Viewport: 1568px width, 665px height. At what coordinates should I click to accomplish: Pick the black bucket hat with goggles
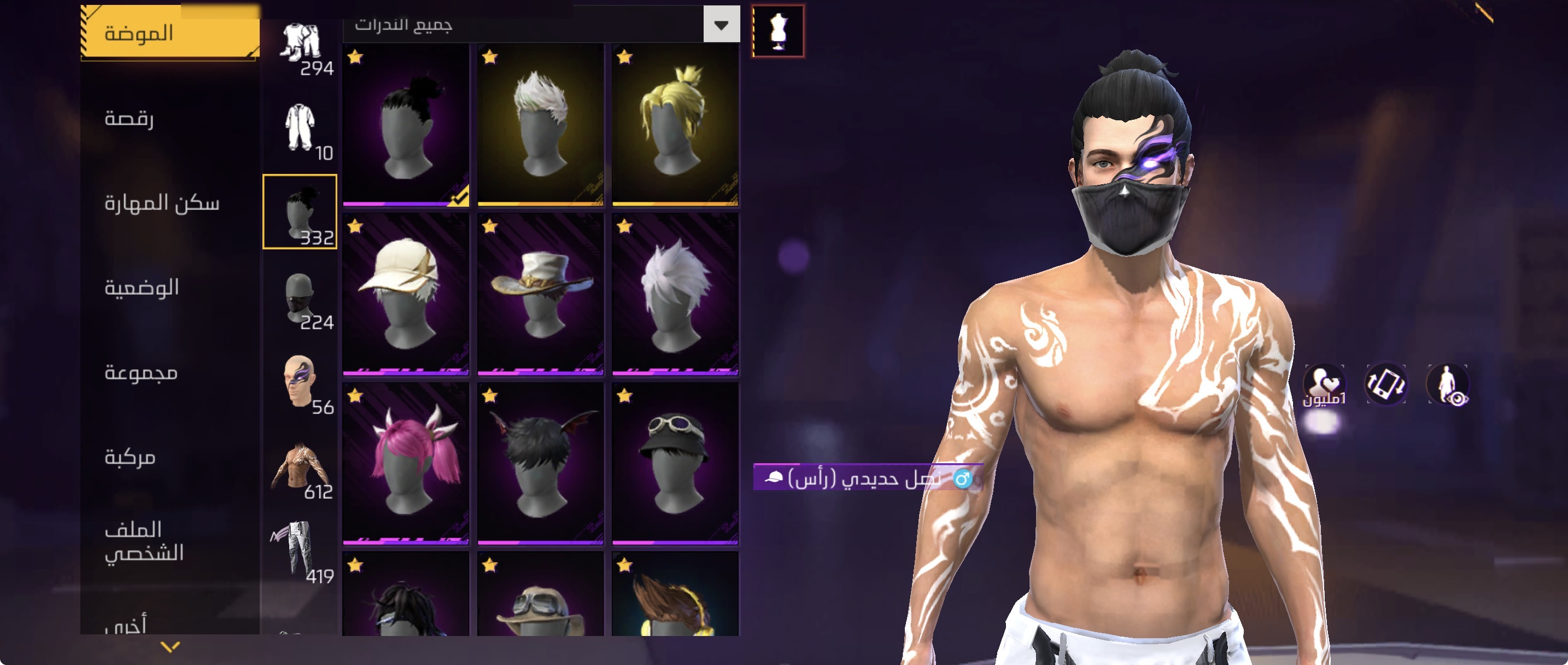coord(675,463)
